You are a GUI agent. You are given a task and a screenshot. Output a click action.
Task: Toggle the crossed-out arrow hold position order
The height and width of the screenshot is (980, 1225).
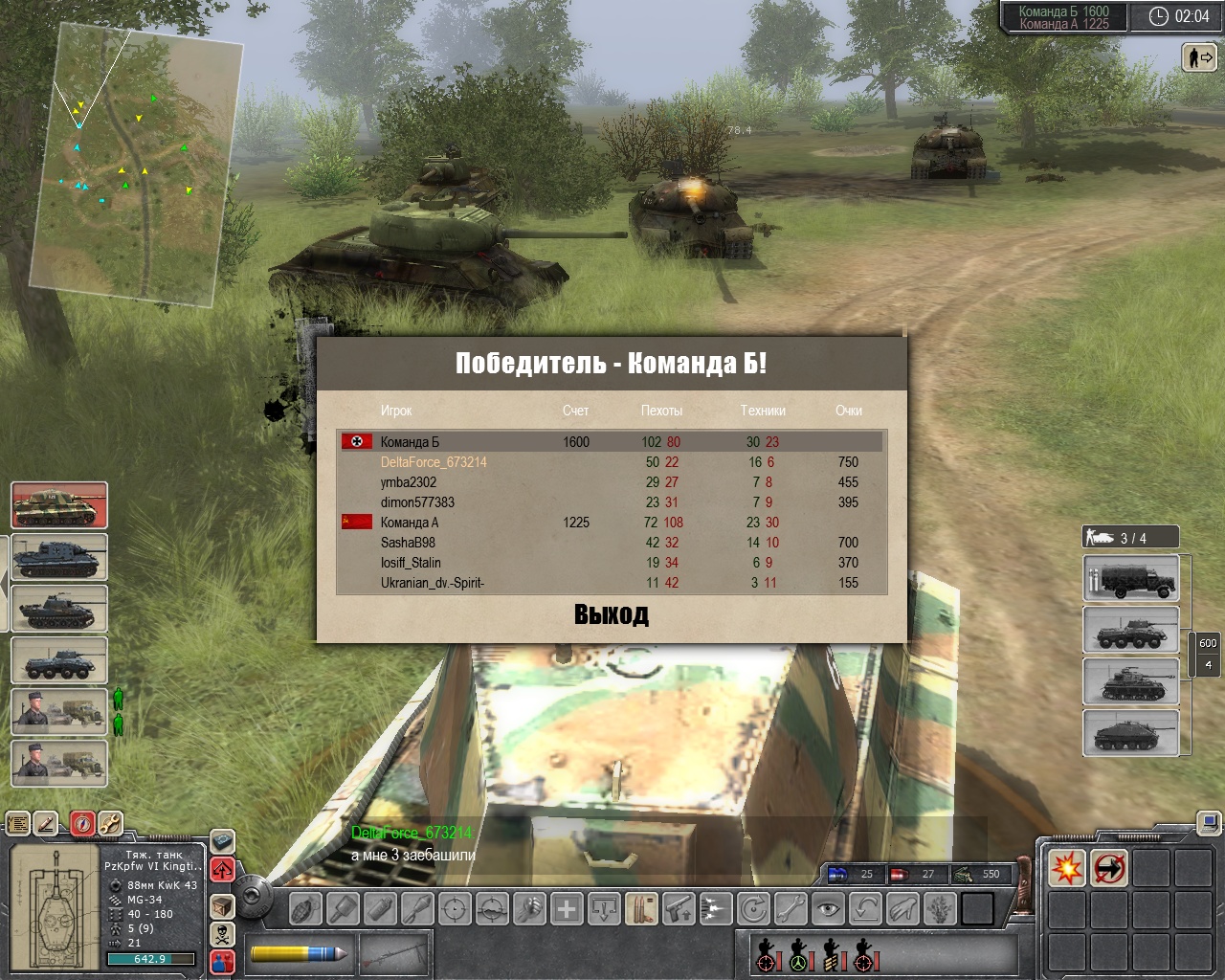tap(1109, 869)
